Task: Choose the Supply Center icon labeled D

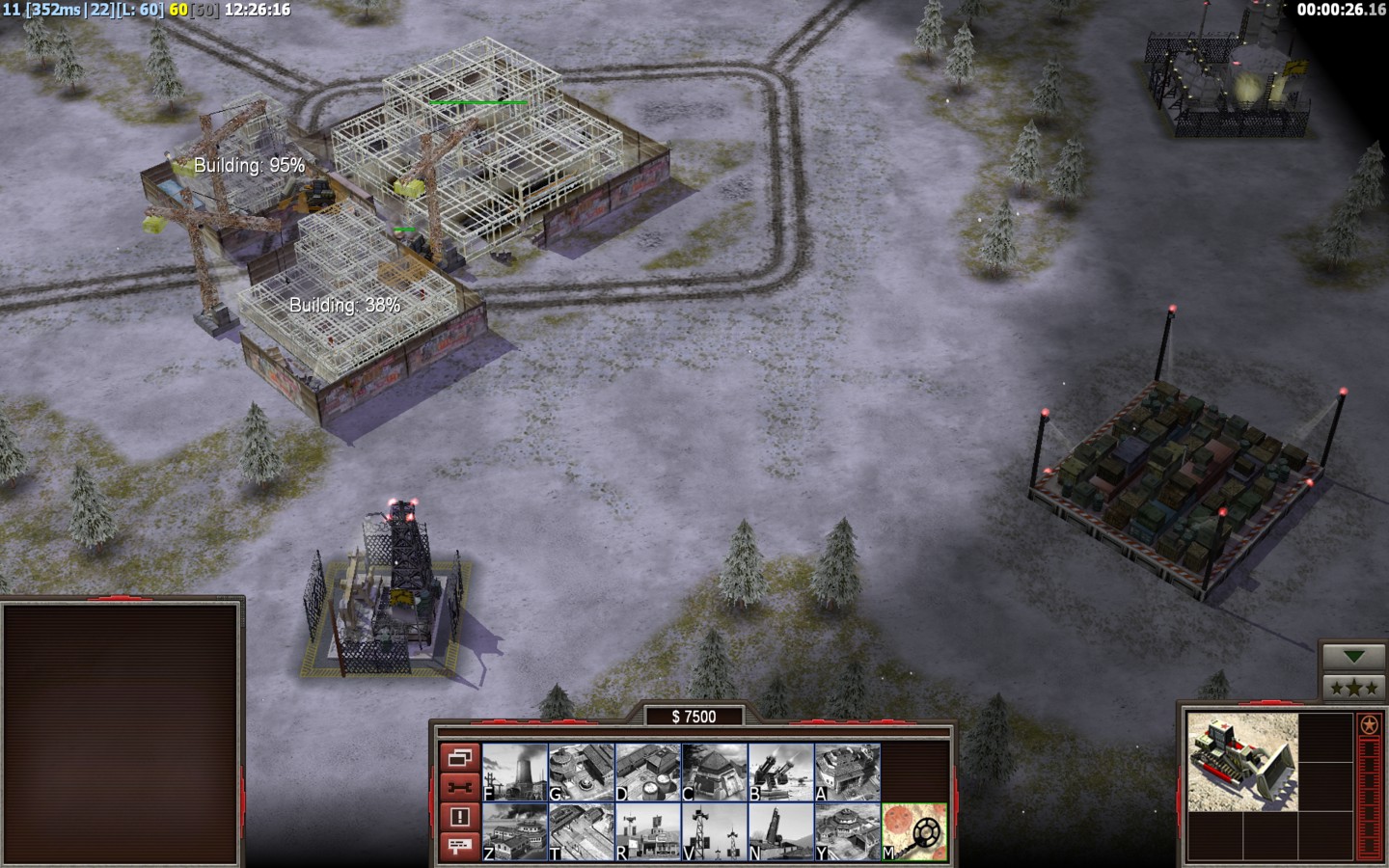Action: [648, 773]
